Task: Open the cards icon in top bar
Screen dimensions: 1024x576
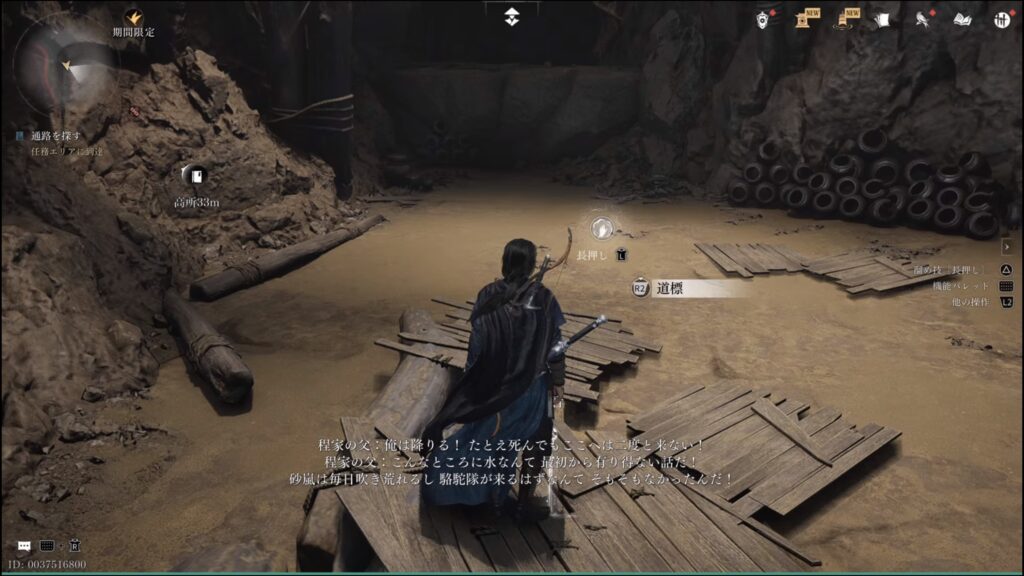Action: point(882,19)
